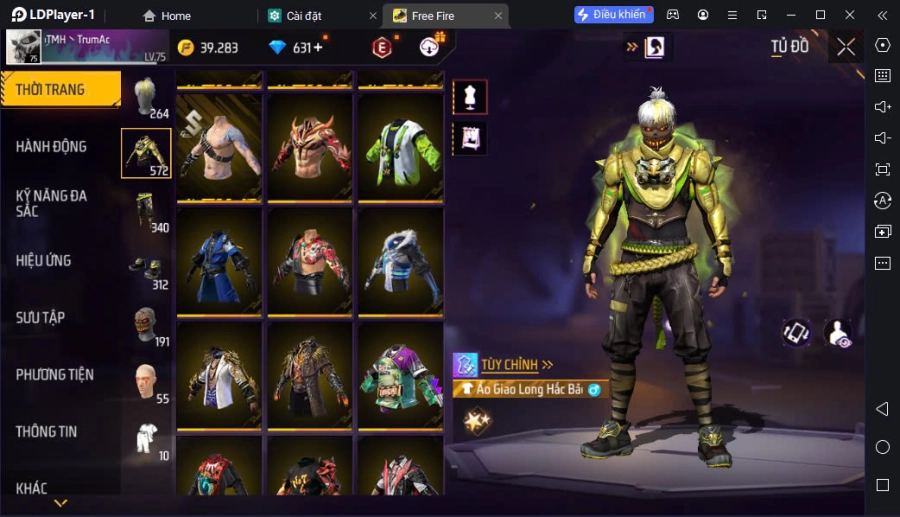Select the KỸ NĂNG ĐA SẮC category
Image resolution: width=900 pixels, height=517 pixels.
pyautogui.click(x=52, y=204)
